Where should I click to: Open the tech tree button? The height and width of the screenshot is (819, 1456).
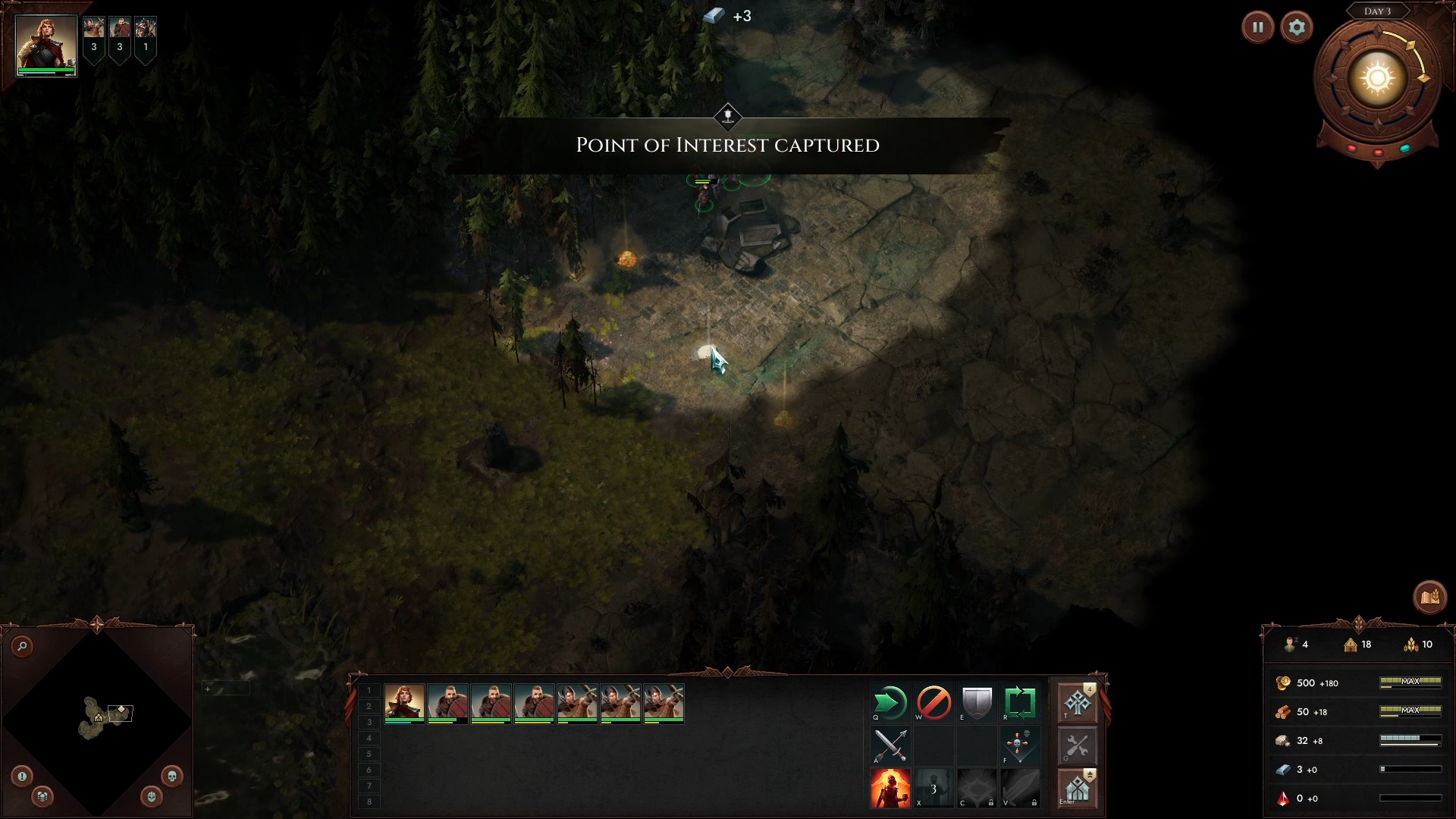click(x=1077, y=703)
